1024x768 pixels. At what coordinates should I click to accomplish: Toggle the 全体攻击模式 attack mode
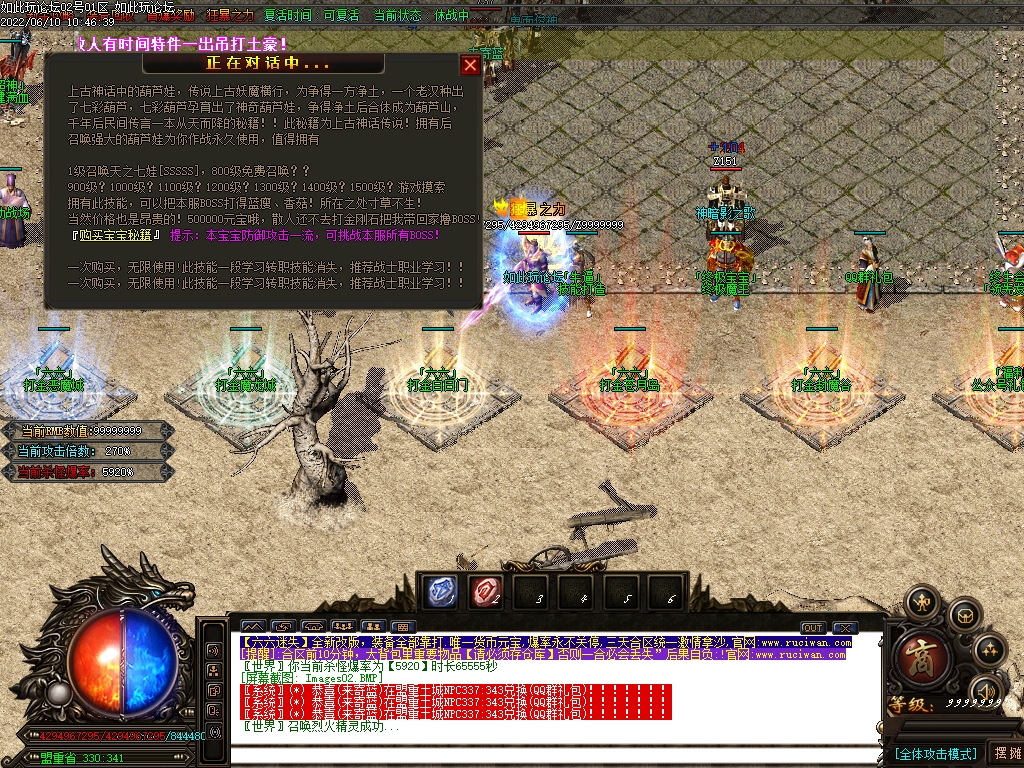(x=935, y=753)
